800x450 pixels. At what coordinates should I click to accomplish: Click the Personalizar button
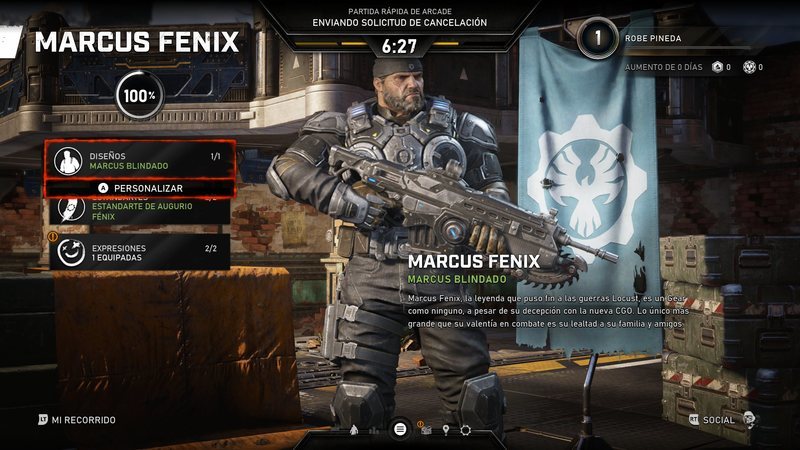click(x=140, y=187)
